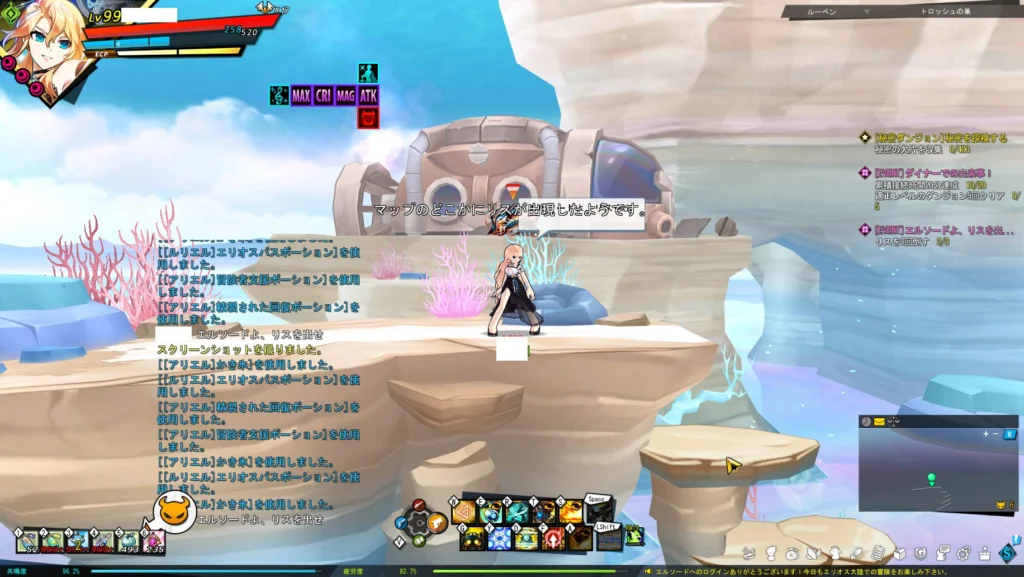The width and height of the screenshot is (1024, 577).
Task: Use the quick slot item showing 493
Action: pyautogui.click(x=128, y=541)
